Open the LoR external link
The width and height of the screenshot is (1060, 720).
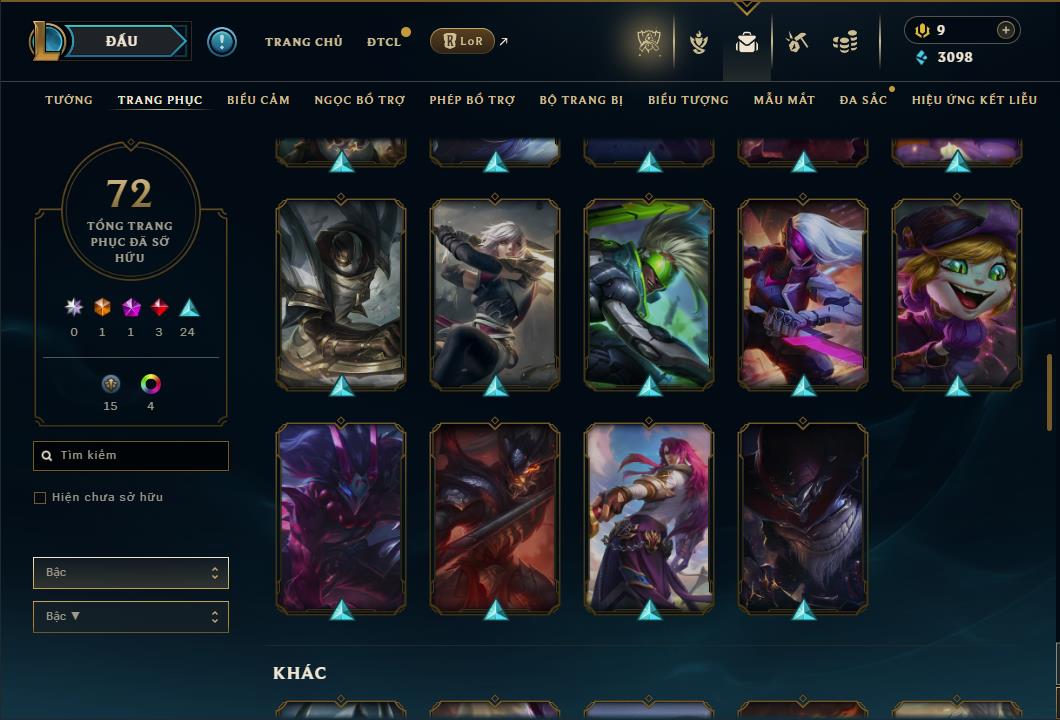pos(463,41)
